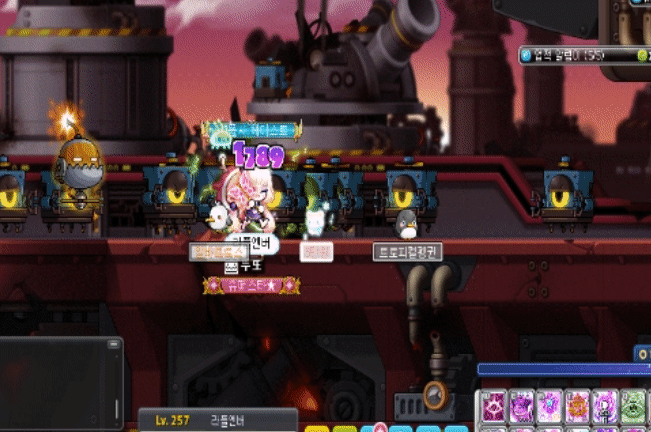Trigger the pink skill with blue gem
The width and height of the screenshot is (651, 432).
(x=550, y=407)
